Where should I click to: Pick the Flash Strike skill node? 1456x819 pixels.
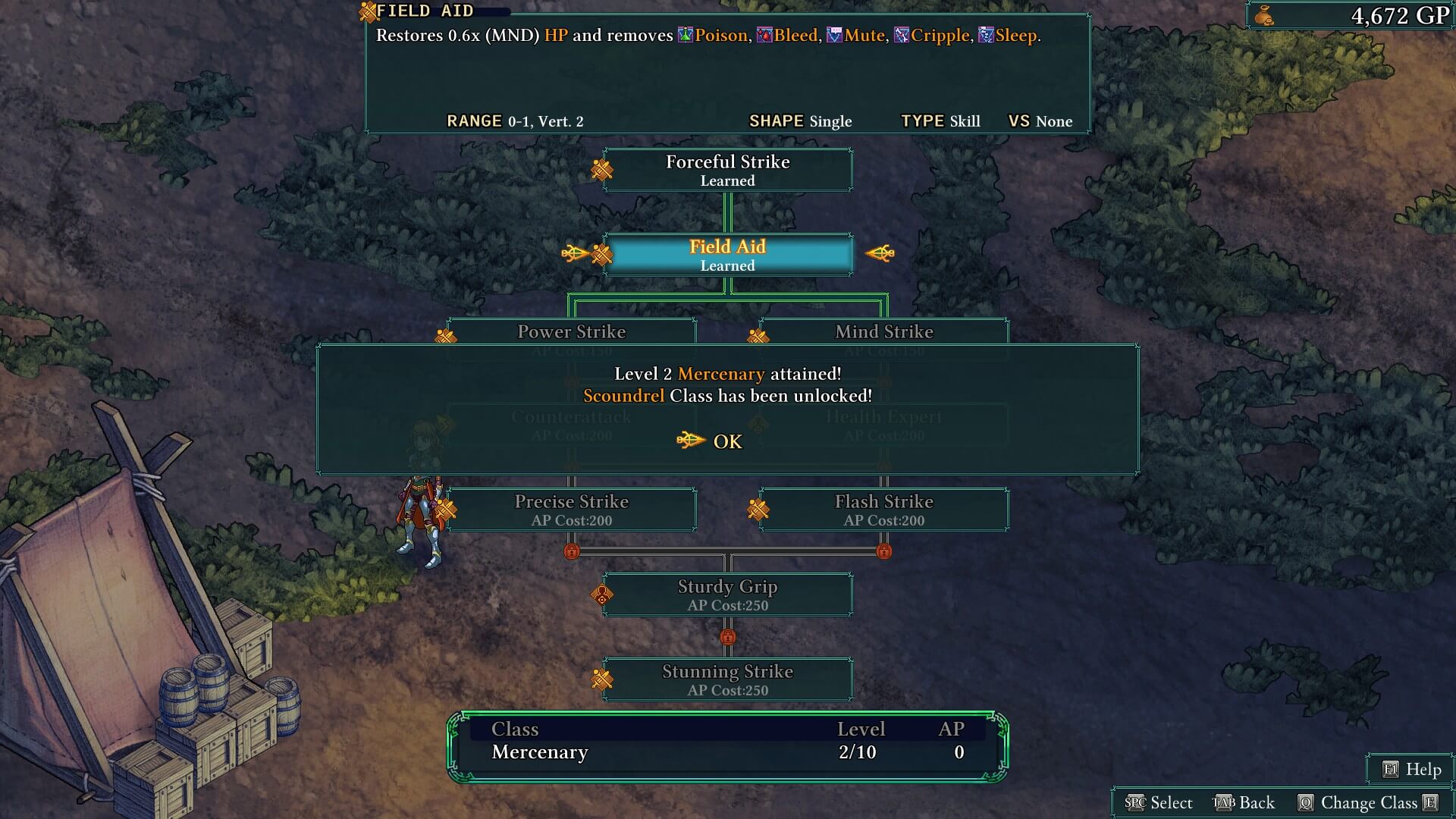[x=883, y=510]
